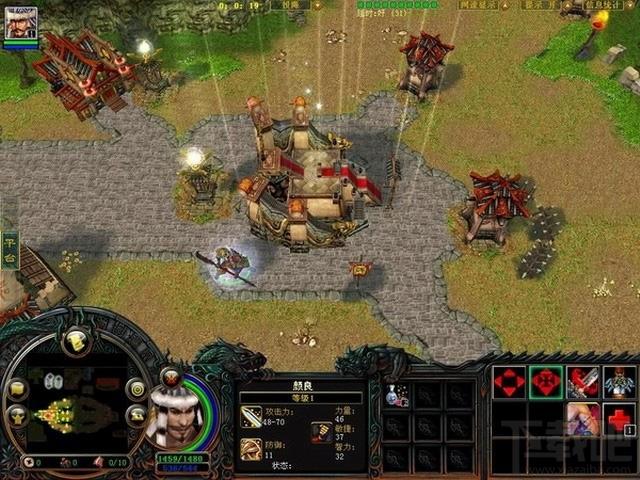Viewport: 640px width, 480px height.
Task: Open the red plus skill-point button
Action: click(x=620, y=418)
